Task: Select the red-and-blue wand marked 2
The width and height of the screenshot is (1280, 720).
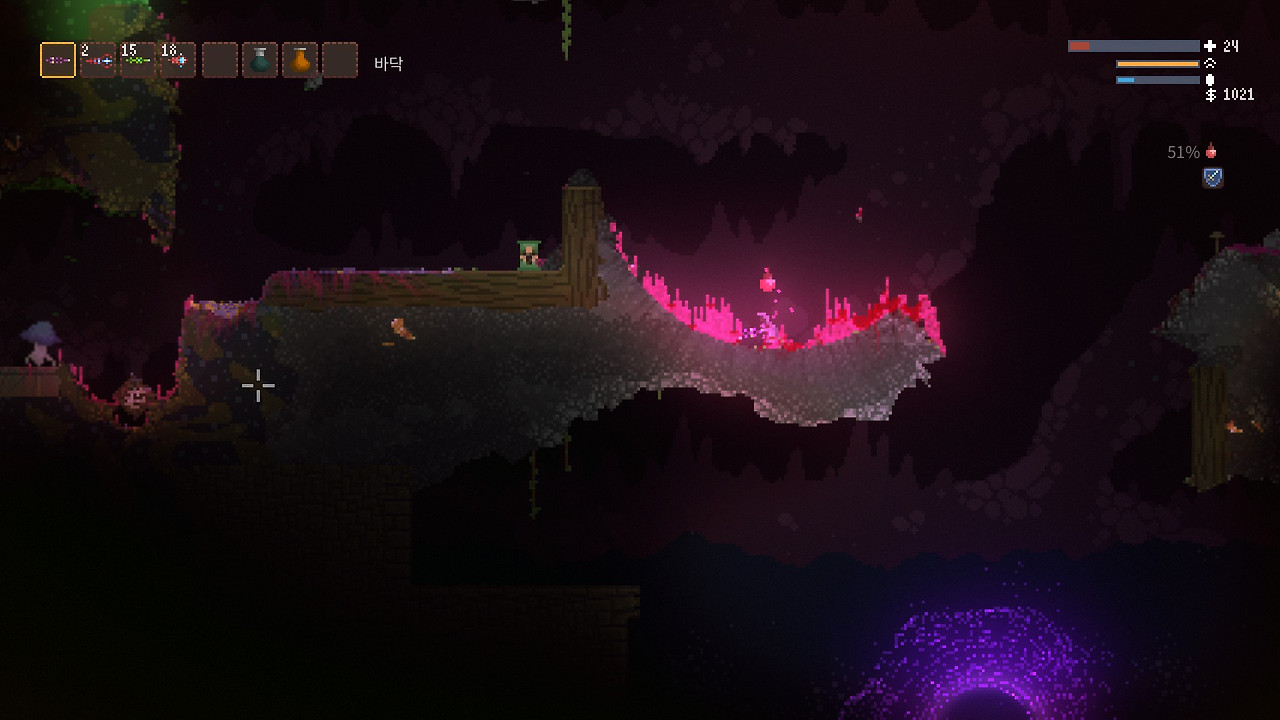Action: pos(98,60)
